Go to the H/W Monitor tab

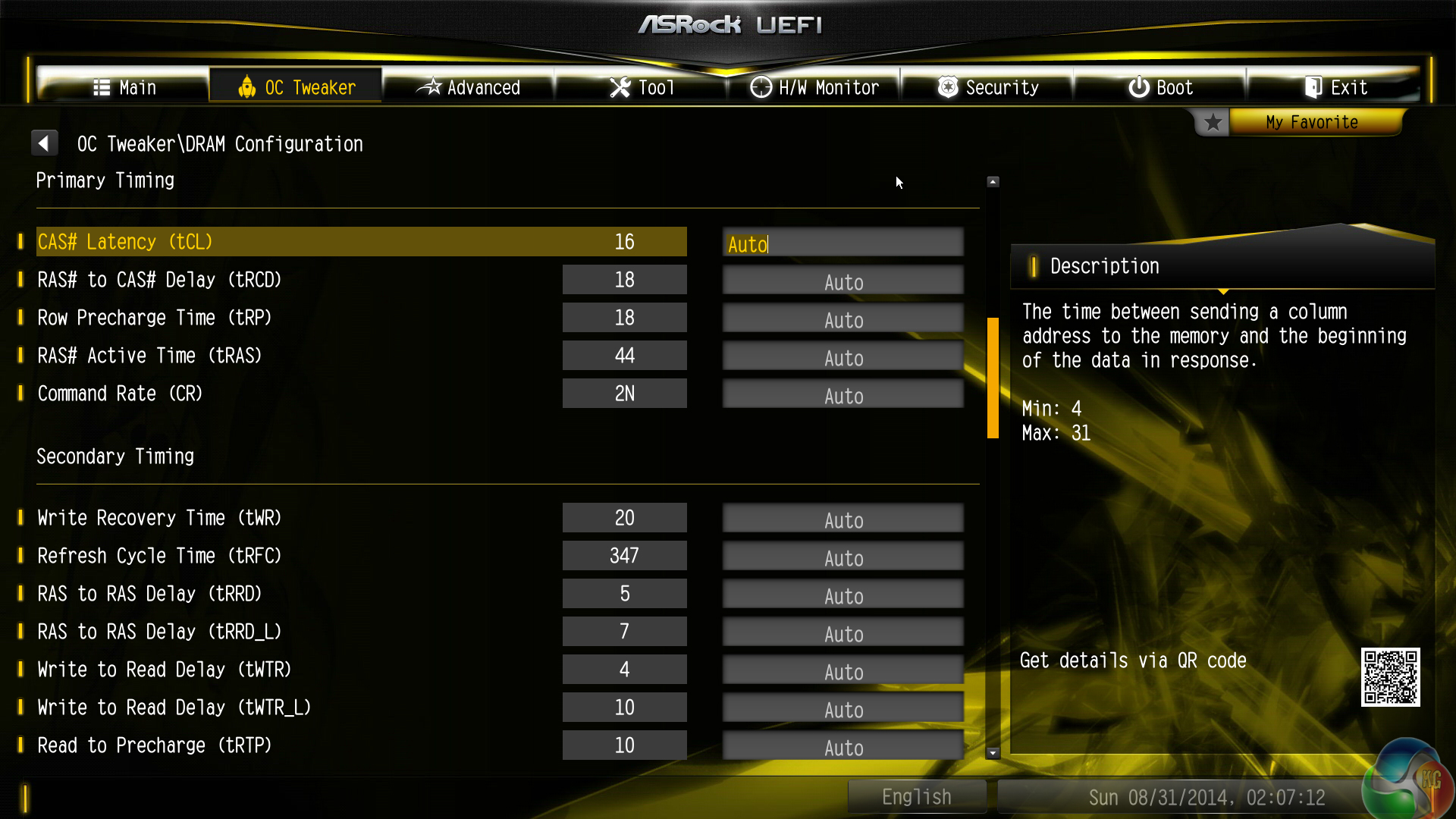[814, 87]
